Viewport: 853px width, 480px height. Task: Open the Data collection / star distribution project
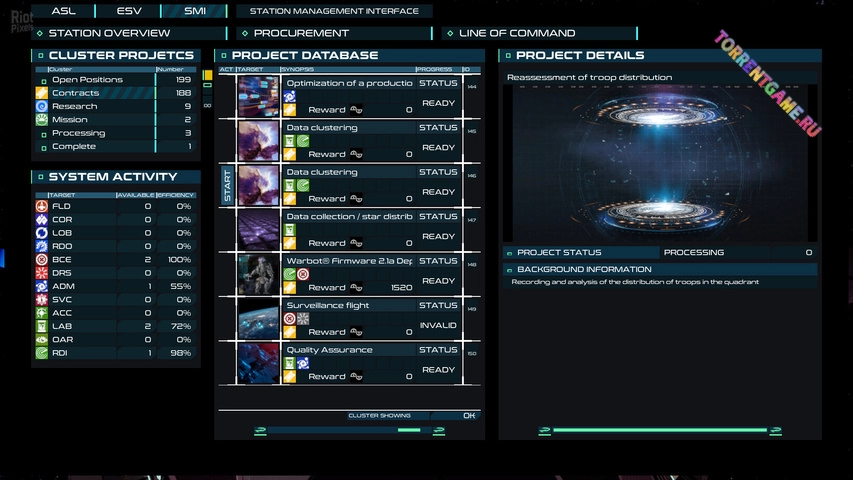coord(349,217)
